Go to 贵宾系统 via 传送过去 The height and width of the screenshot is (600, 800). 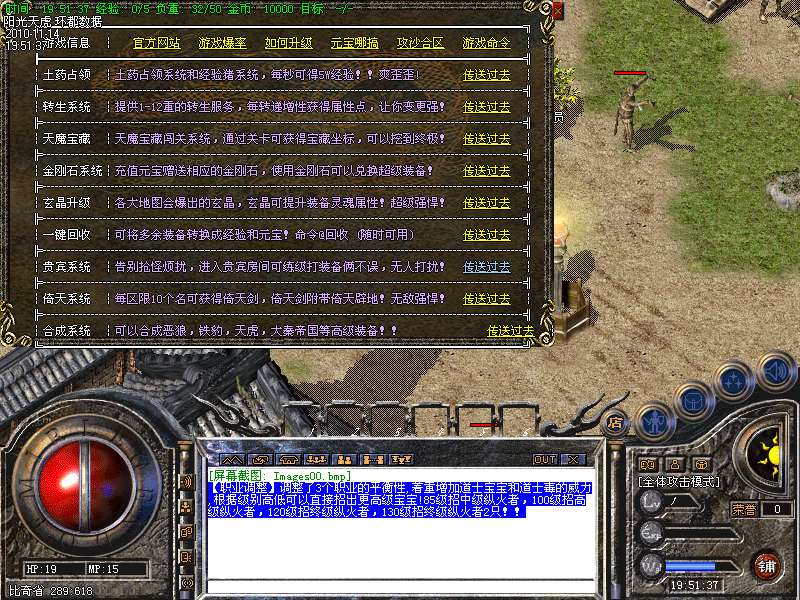point(487,267)
